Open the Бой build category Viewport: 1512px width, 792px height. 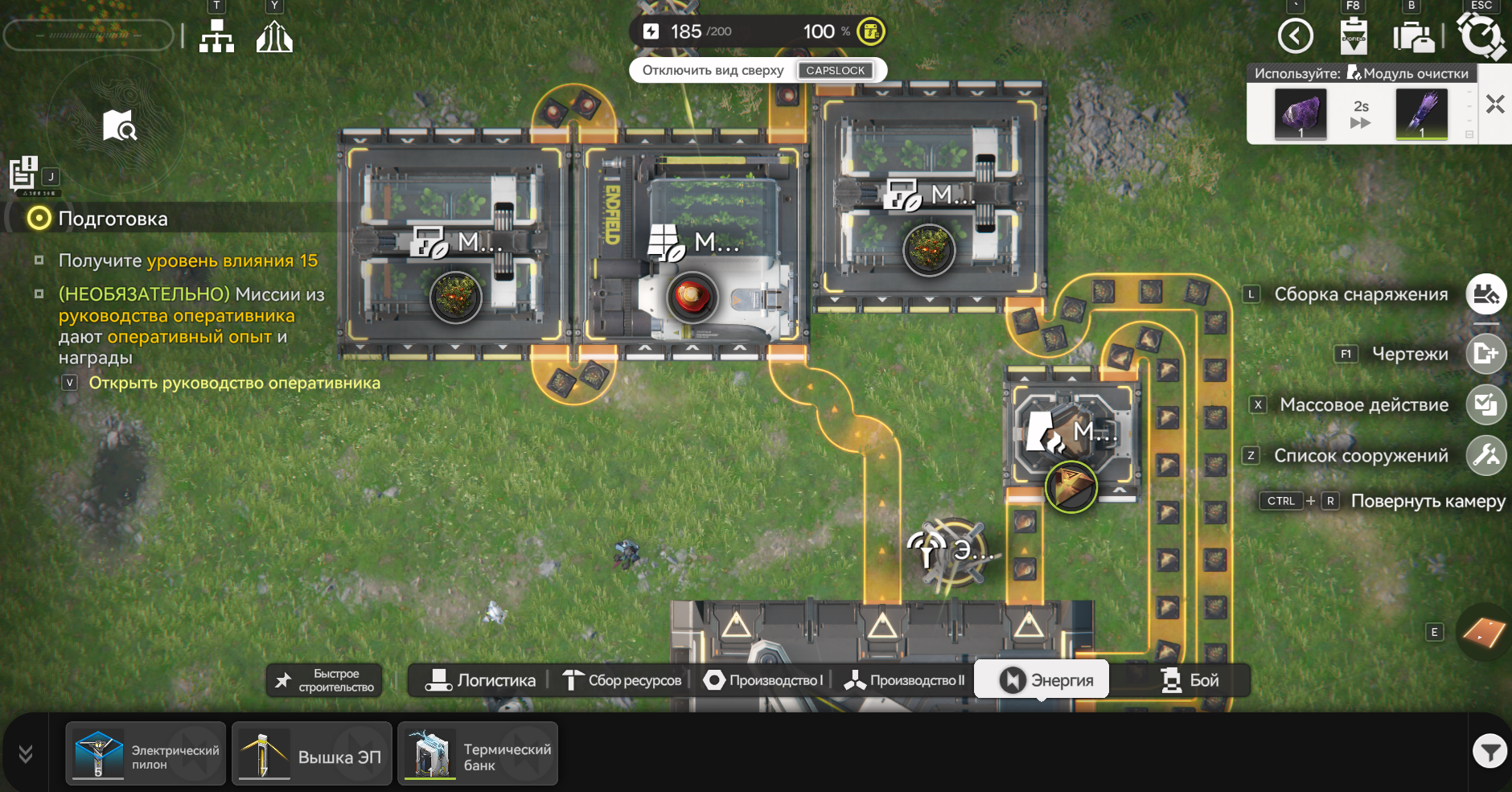click(x=1190, y=680)
